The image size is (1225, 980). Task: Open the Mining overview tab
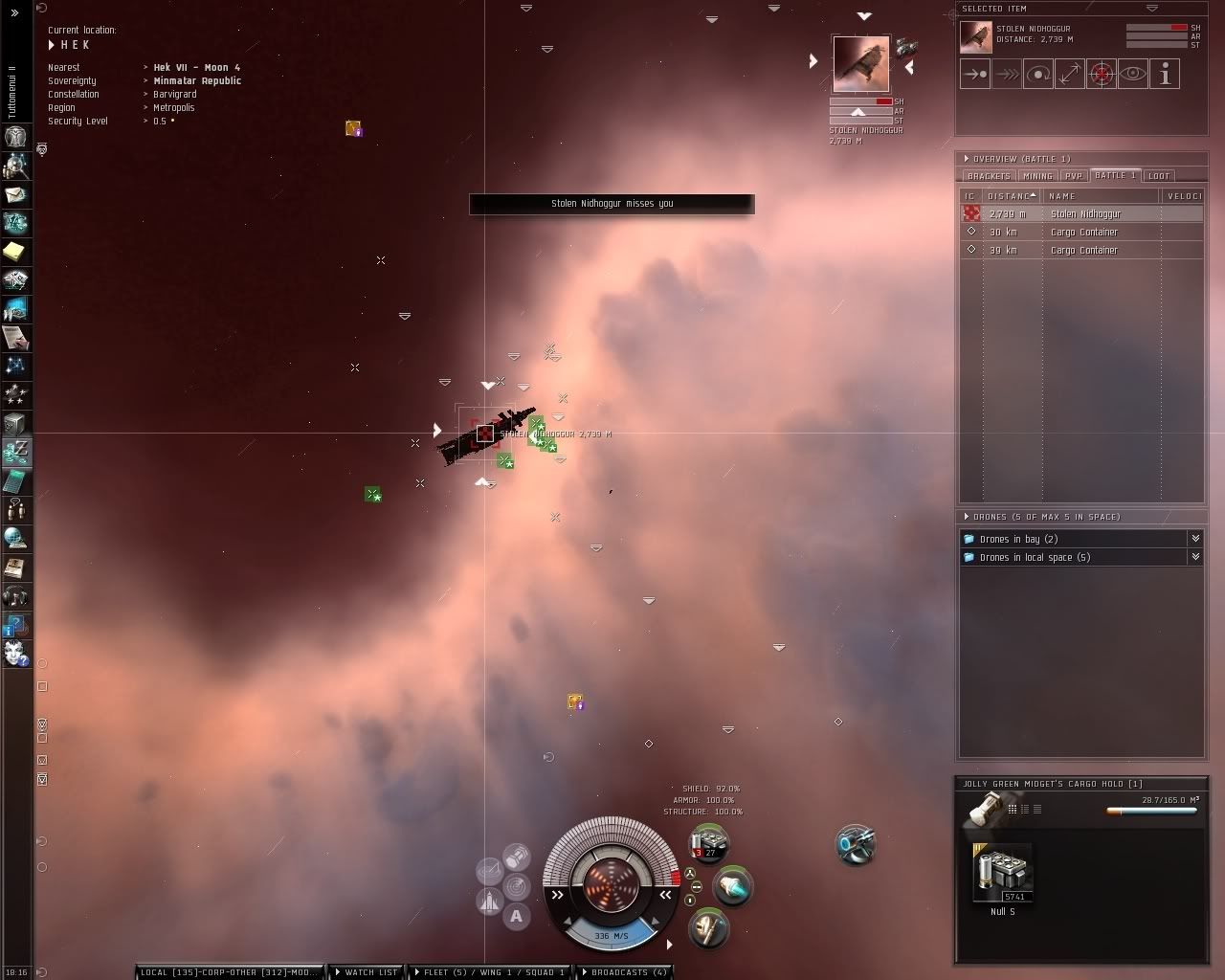(1037, 176)
